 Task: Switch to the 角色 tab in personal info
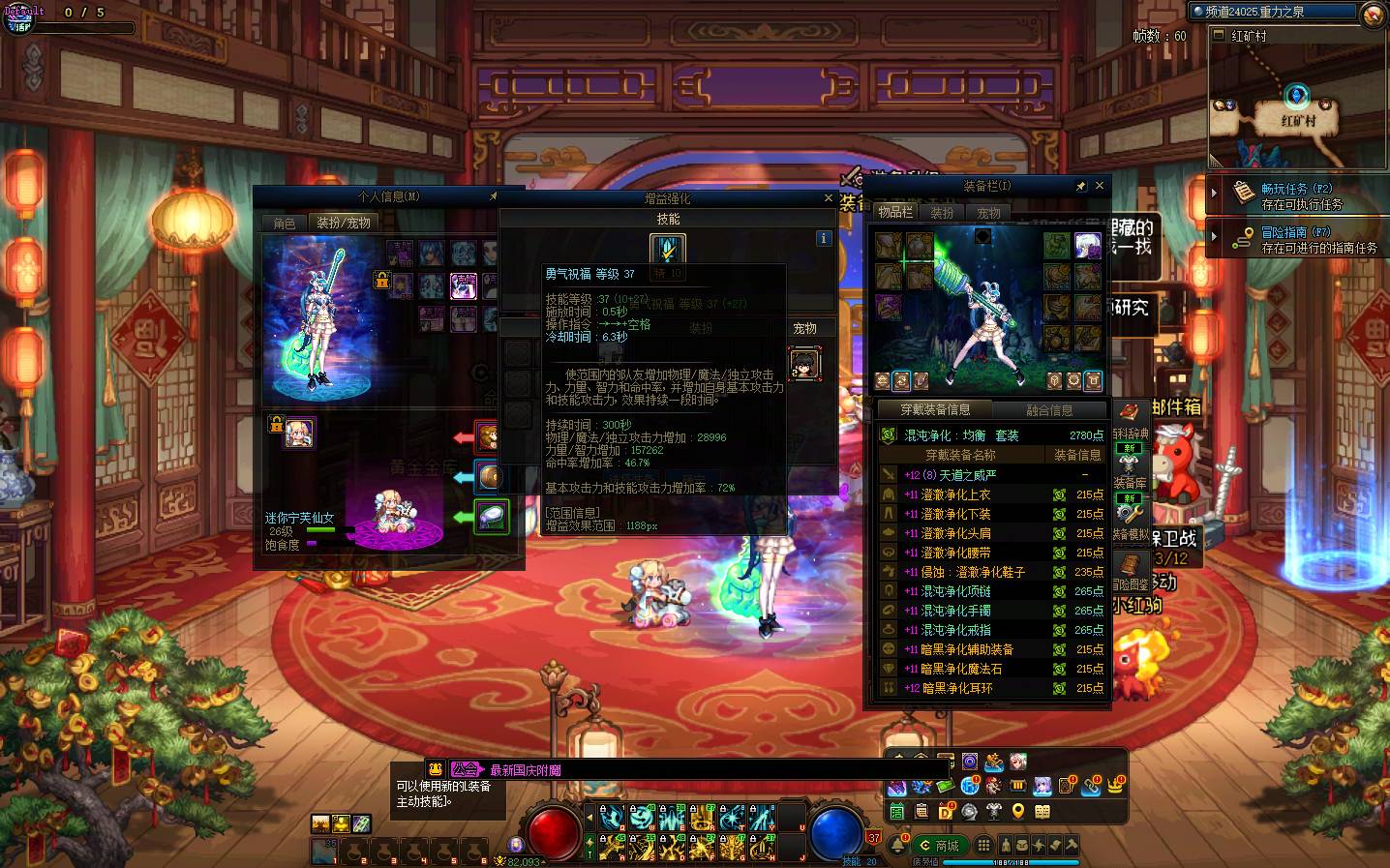point(285,224)
